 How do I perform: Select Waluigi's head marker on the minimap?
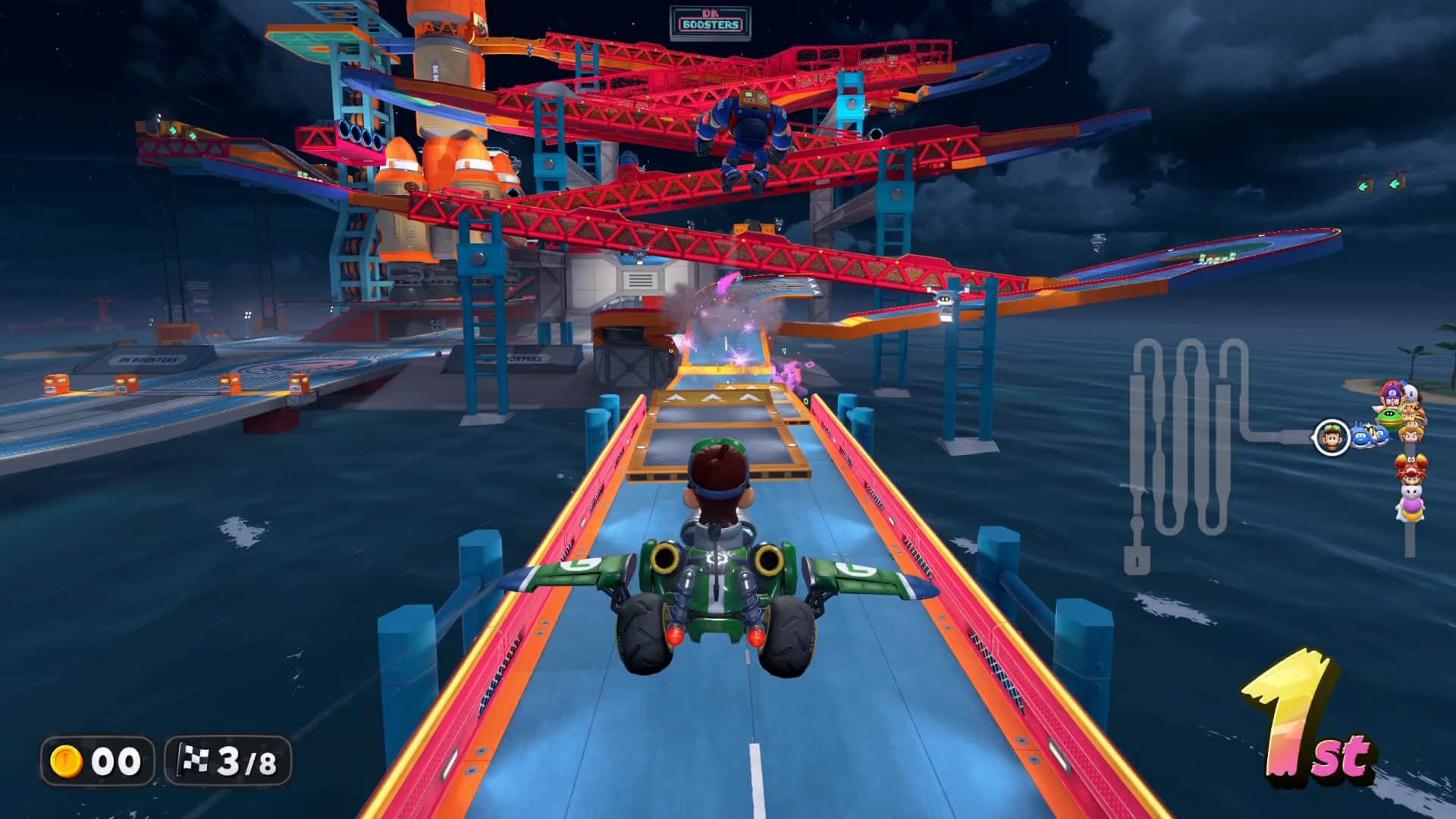click(x=1391, y=395)
